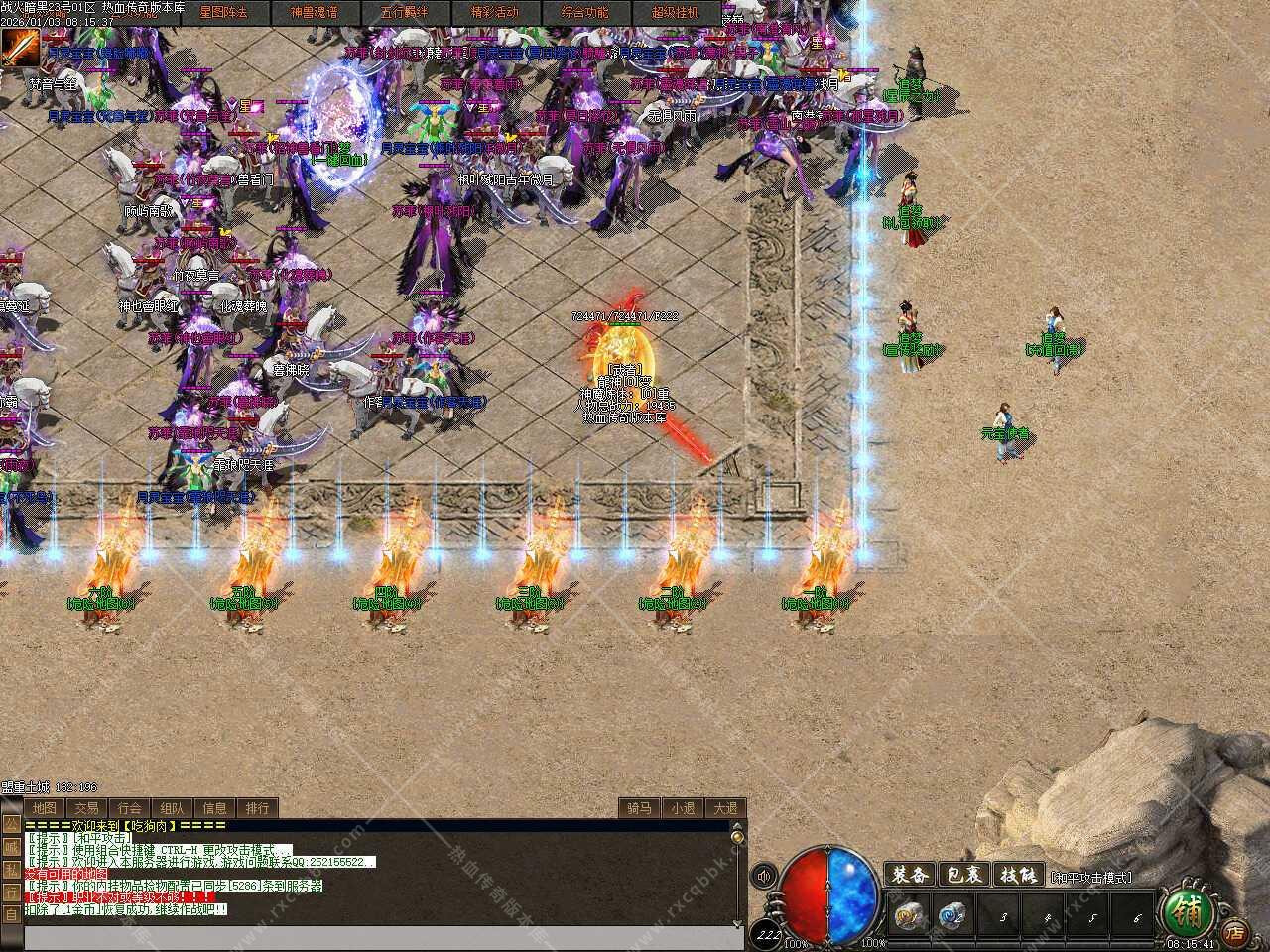Screen dimensions: 1270x952
Task: Open the 精彩活动 events menu
Action: tap(494, 13)
